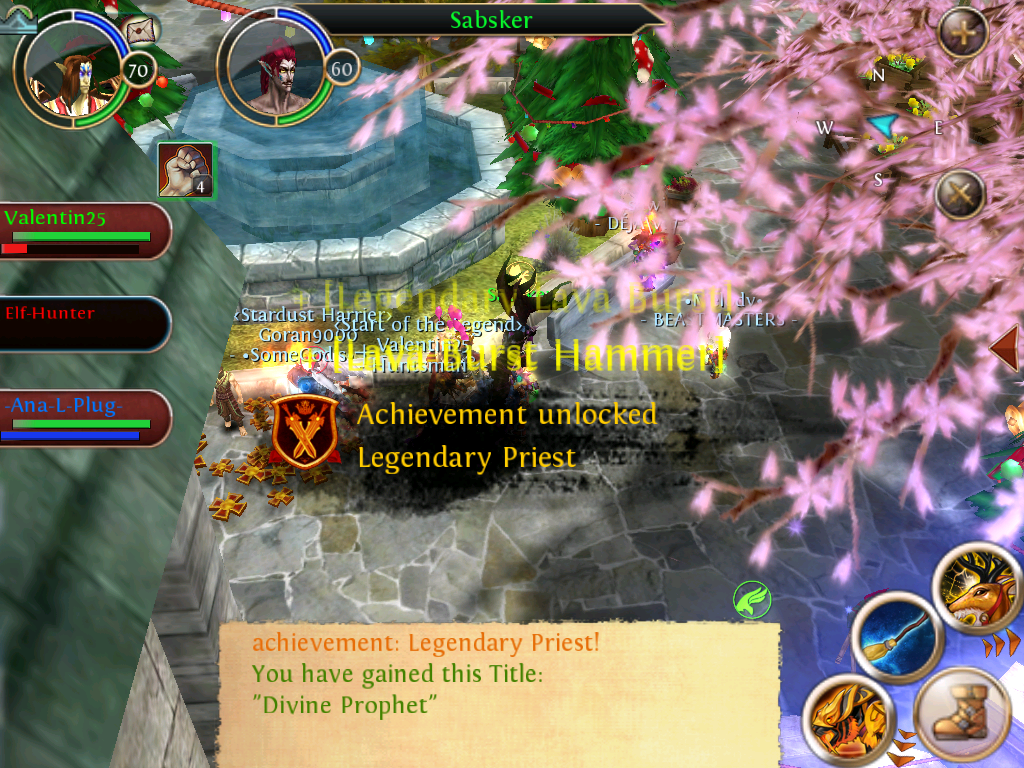Click the green wing icon

pyautogui.click(x=751, y=600)
